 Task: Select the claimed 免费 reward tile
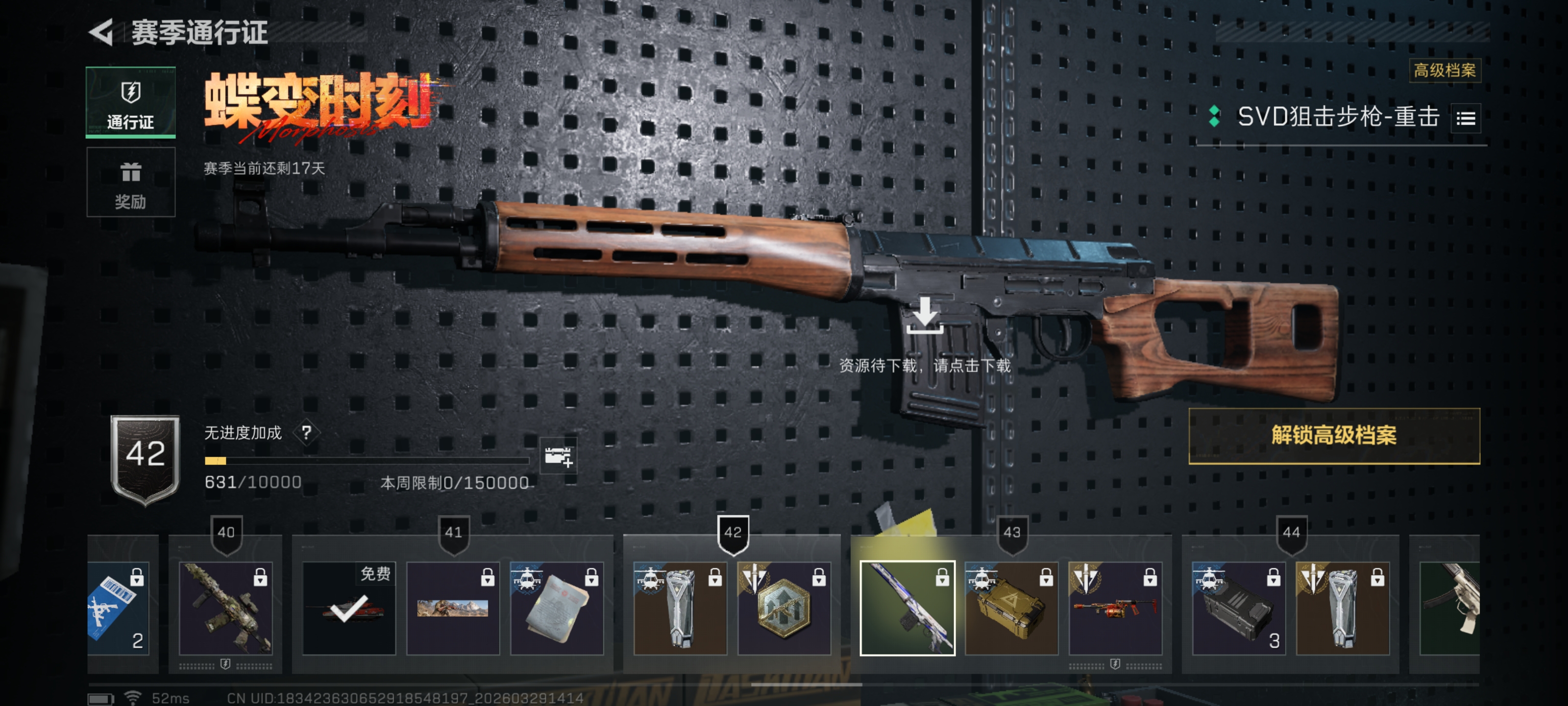349,608
